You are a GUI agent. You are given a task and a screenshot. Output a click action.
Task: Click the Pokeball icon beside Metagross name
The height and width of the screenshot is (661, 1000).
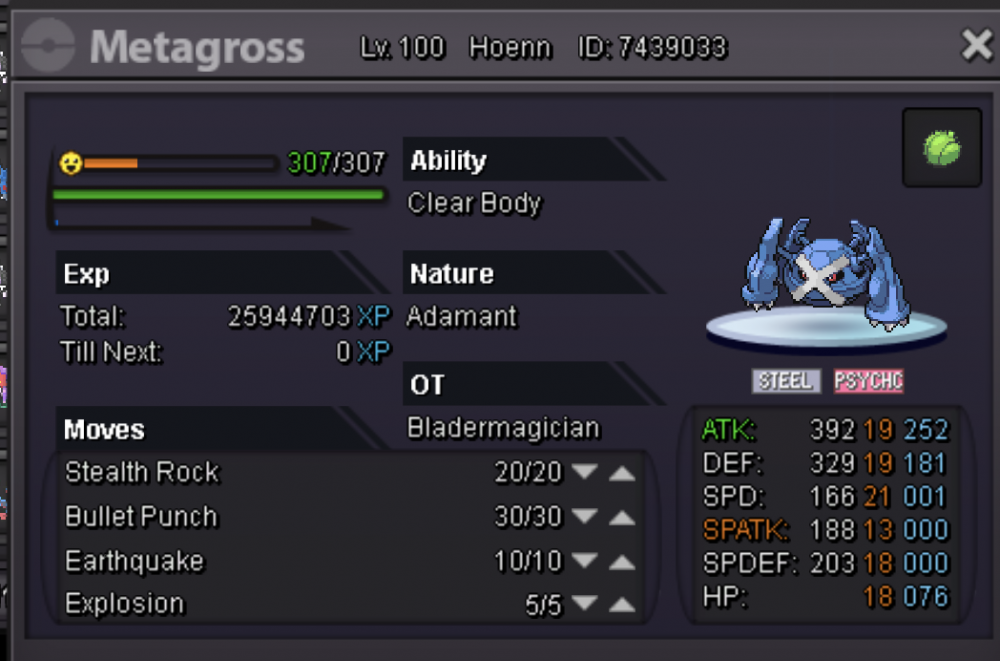point(48,47)
